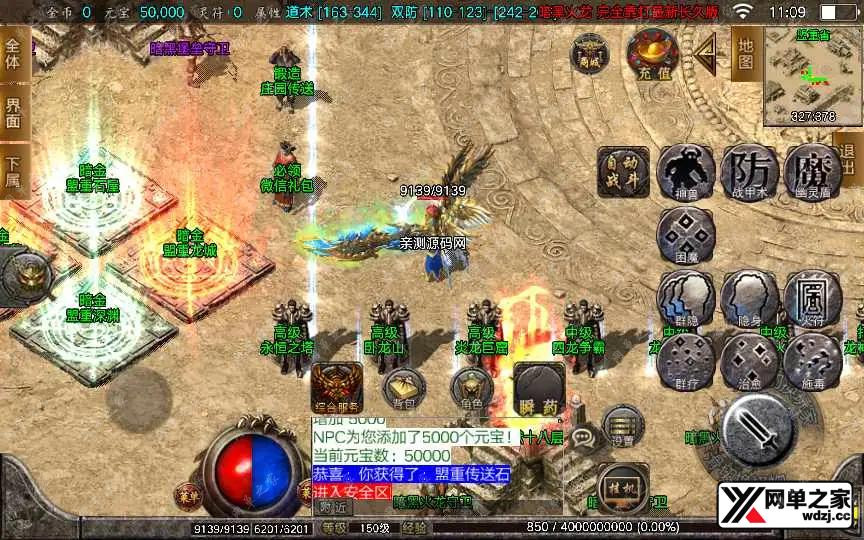
Task: Activate the 神兽 summon beast skill
Action: pyautogui.click(x=686, y=172)
